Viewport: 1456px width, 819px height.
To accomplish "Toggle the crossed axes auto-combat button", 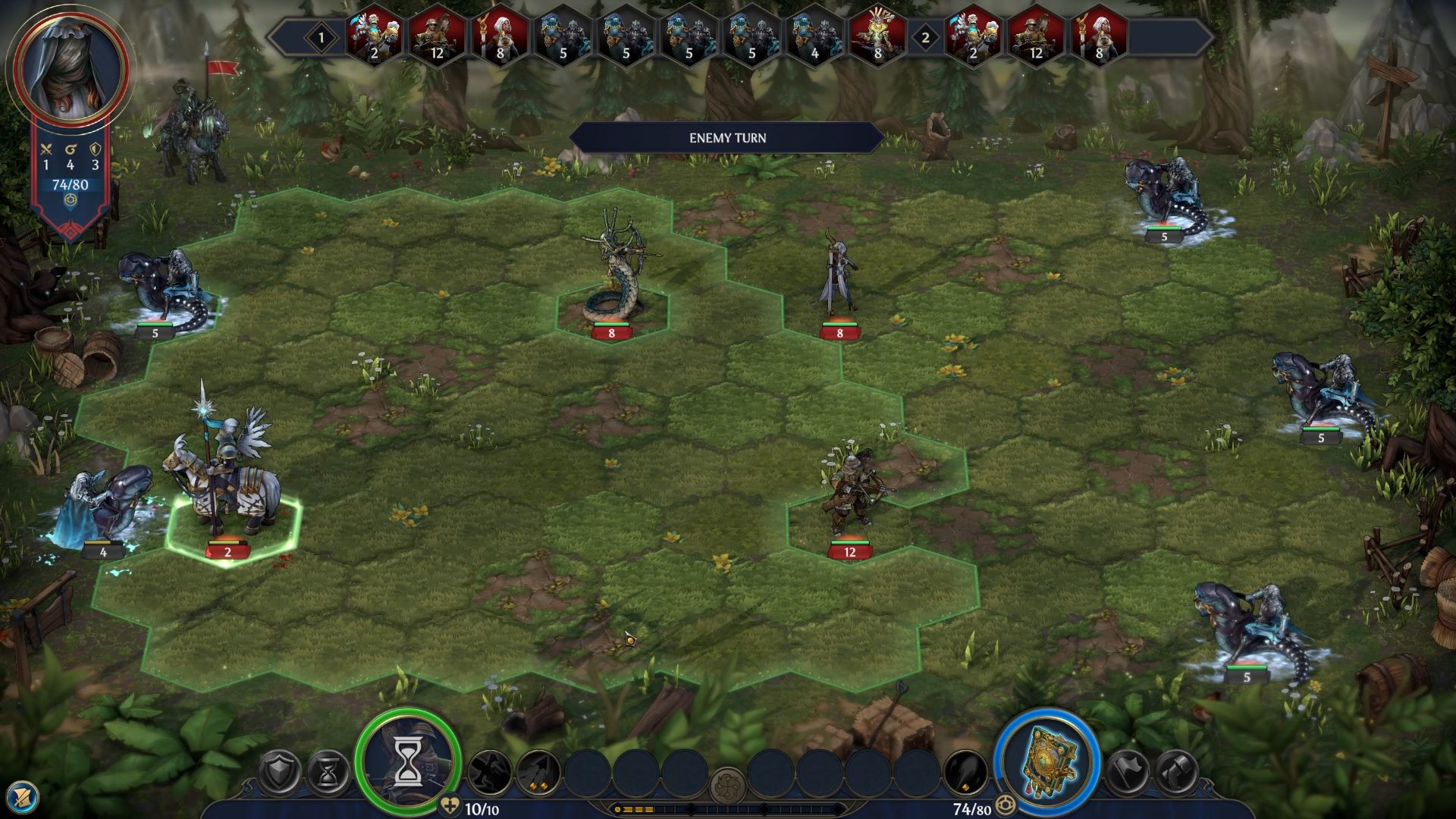I will [x=1176, y=773].
